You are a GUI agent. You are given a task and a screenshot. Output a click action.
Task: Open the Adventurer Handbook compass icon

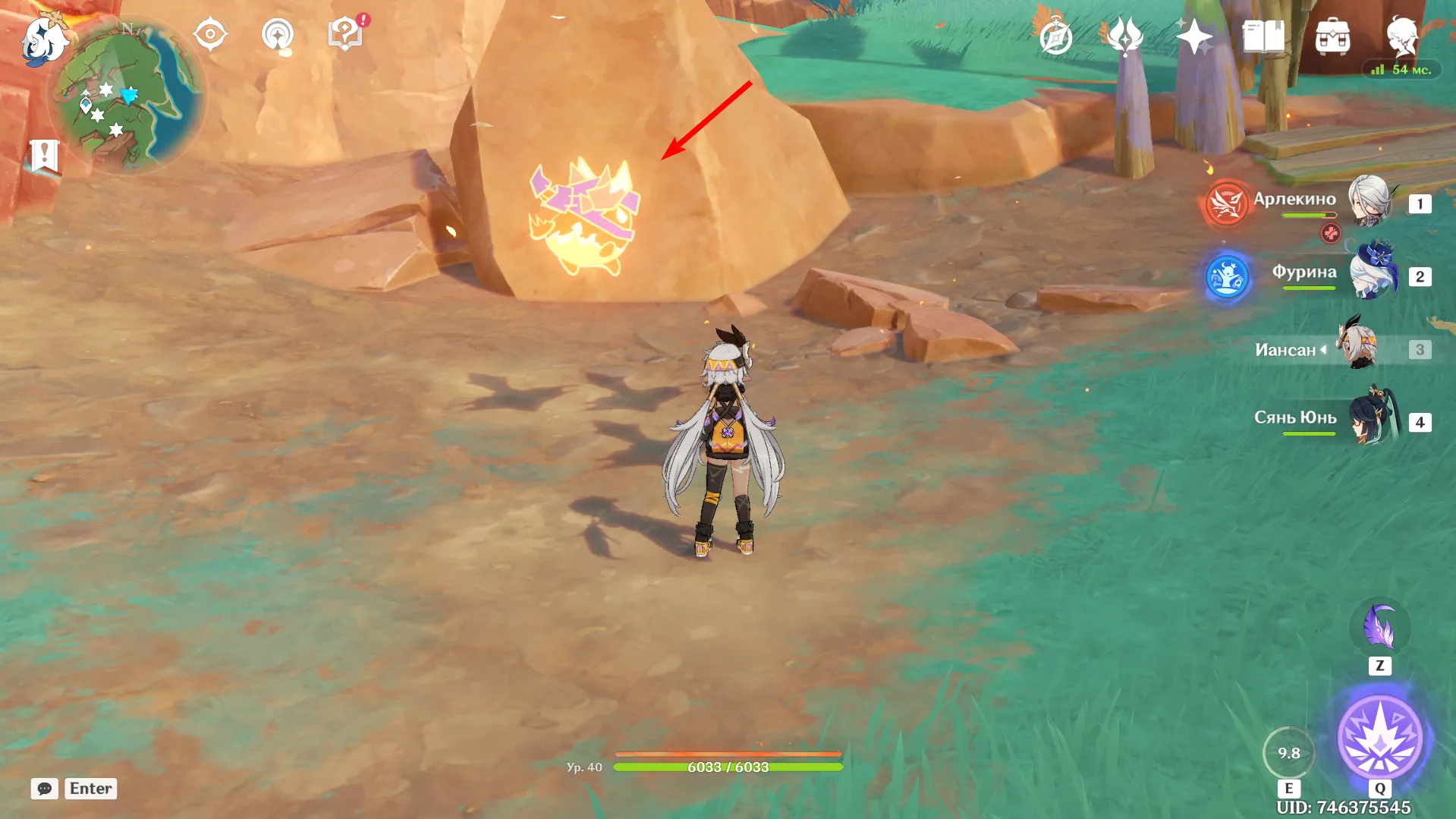click(1055, 36)
